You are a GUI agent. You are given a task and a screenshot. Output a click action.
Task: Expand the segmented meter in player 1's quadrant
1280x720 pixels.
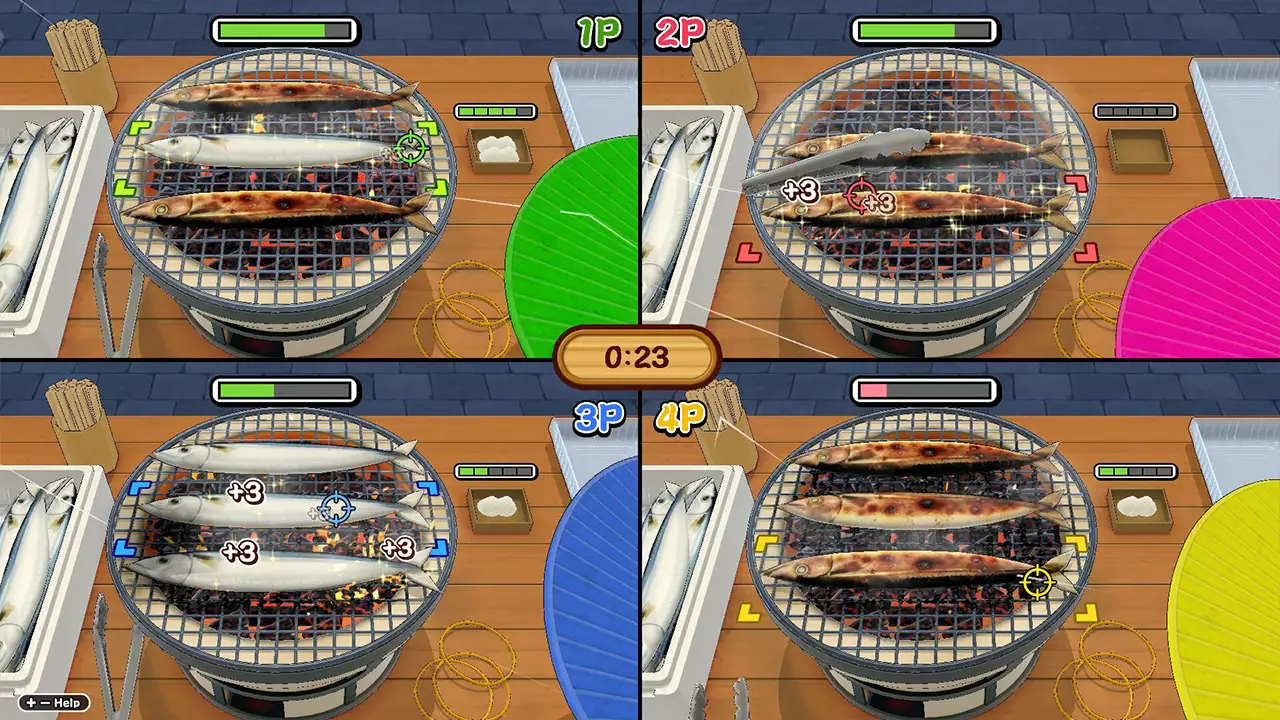pos(495,111)
